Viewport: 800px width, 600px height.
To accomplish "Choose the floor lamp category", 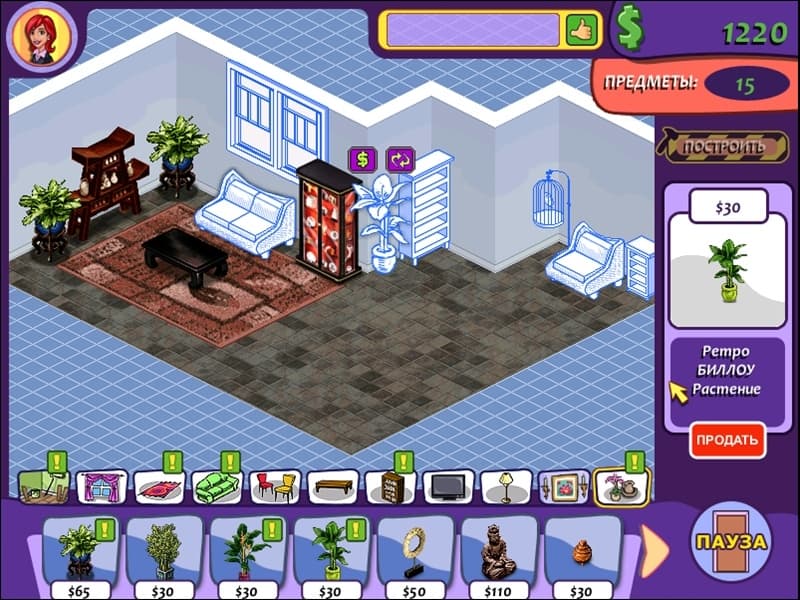I will click(506, 487).
